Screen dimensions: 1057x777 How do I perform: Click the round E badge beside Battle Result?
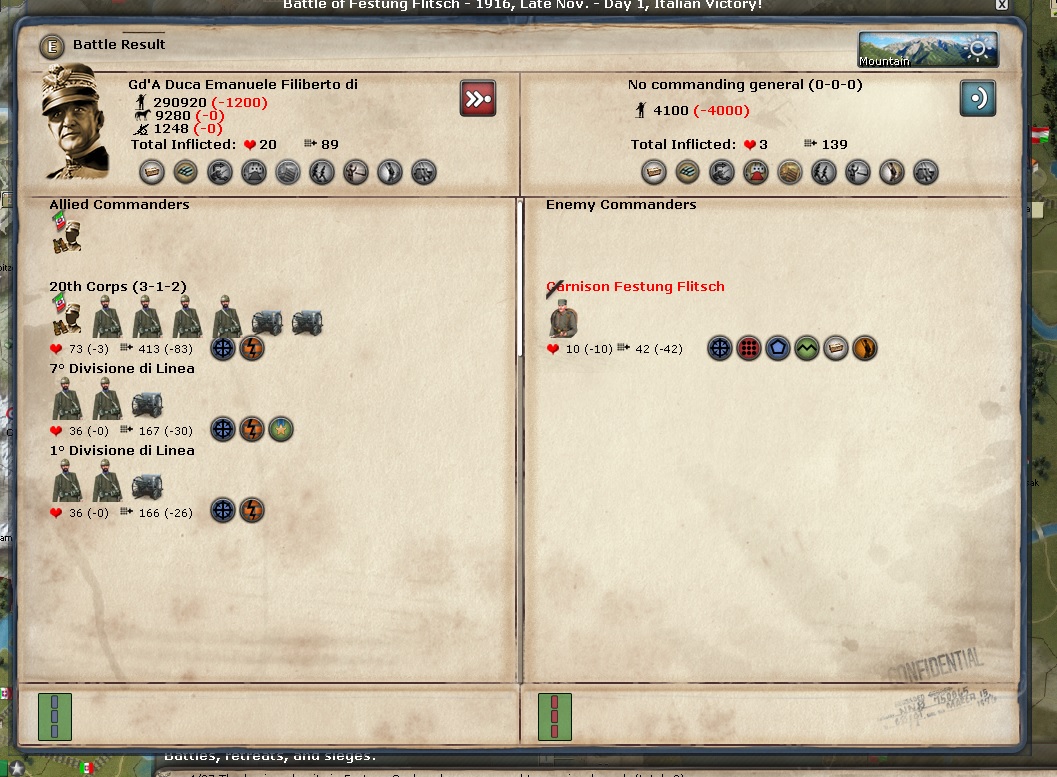click(52, 46)
